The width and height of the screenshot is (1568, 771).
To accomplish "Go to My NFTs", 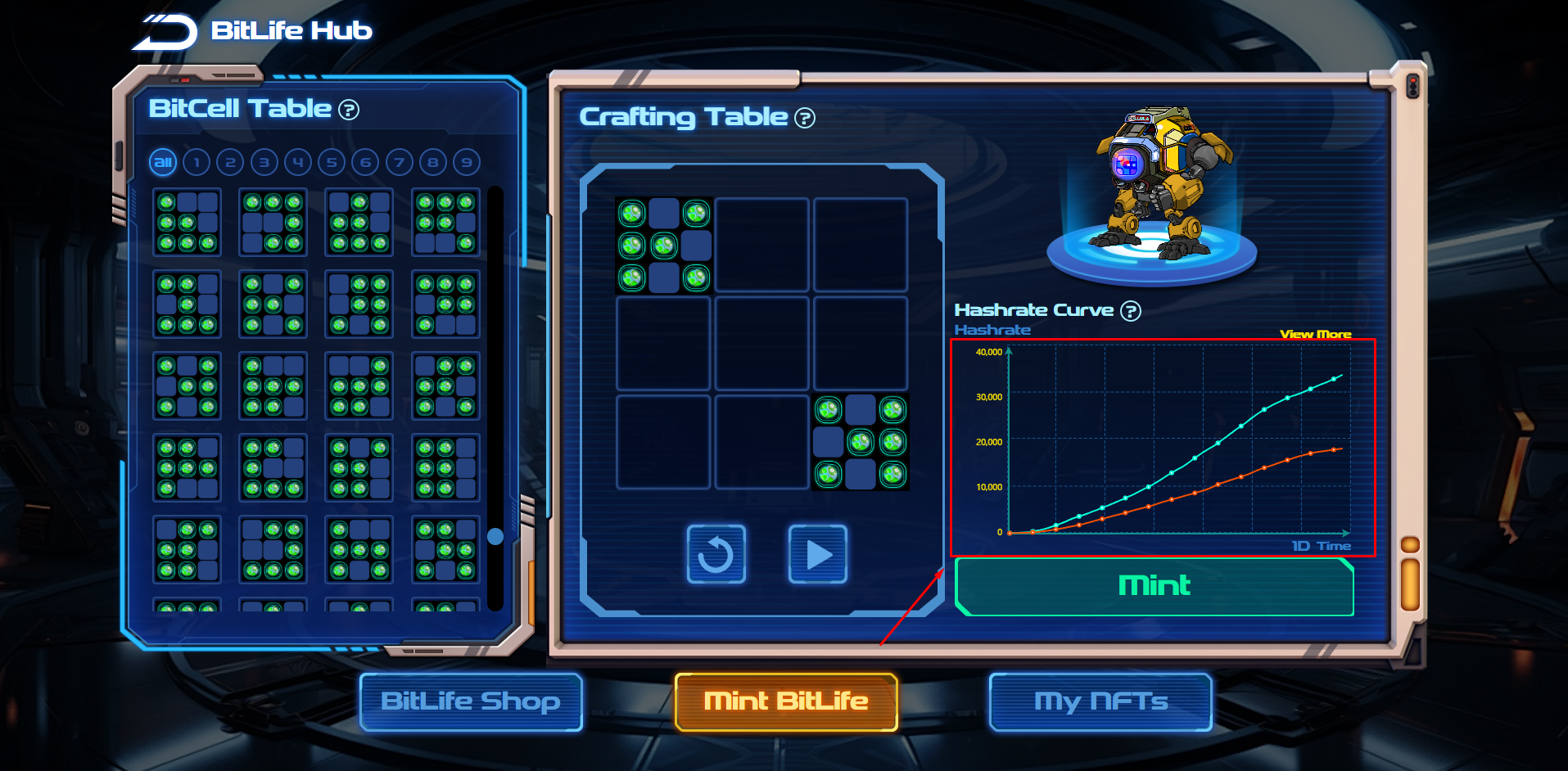I will tap(1100, 701).
